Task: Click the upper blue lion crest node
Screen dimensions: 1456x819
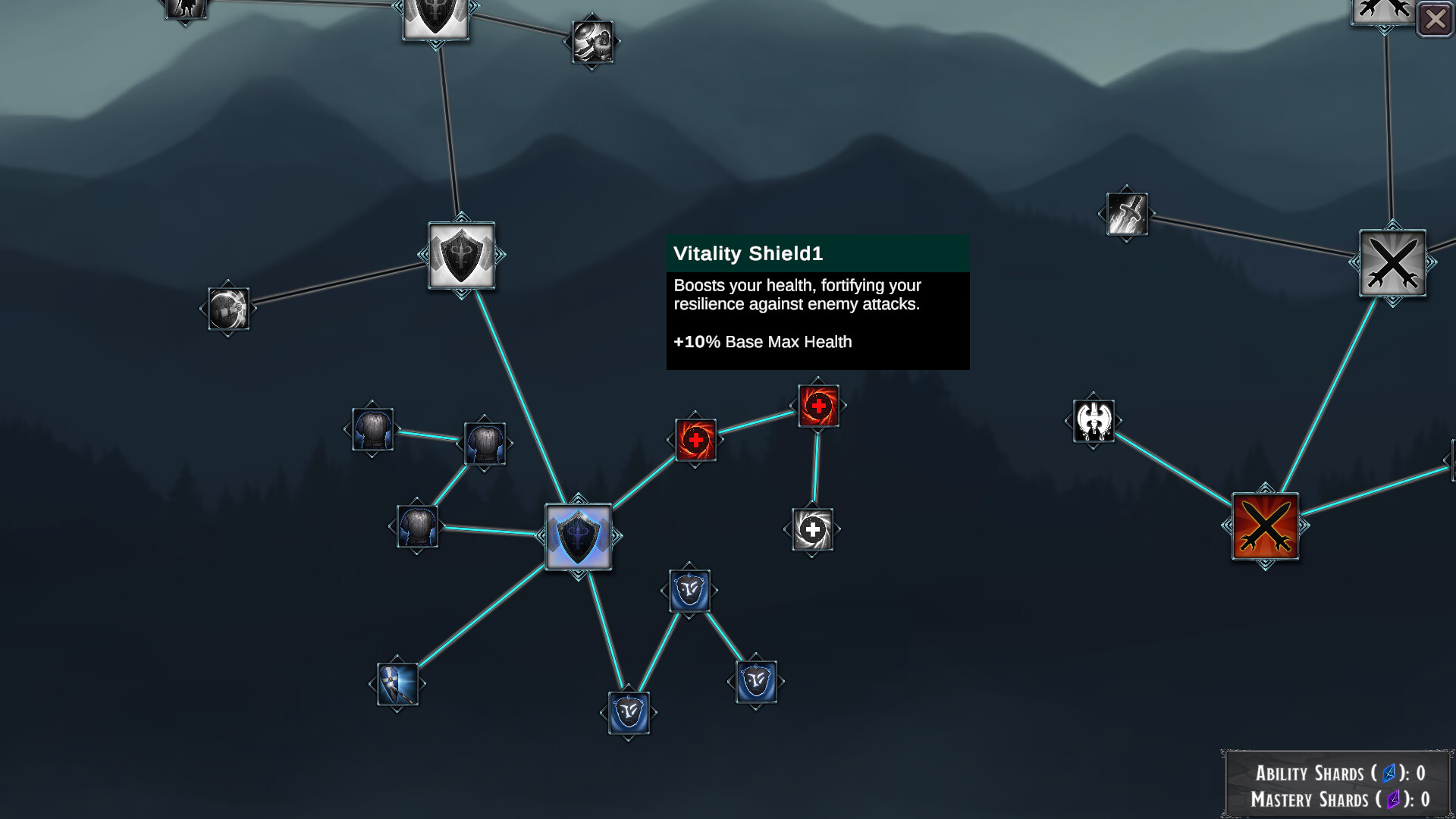Action: pos(691,591)
